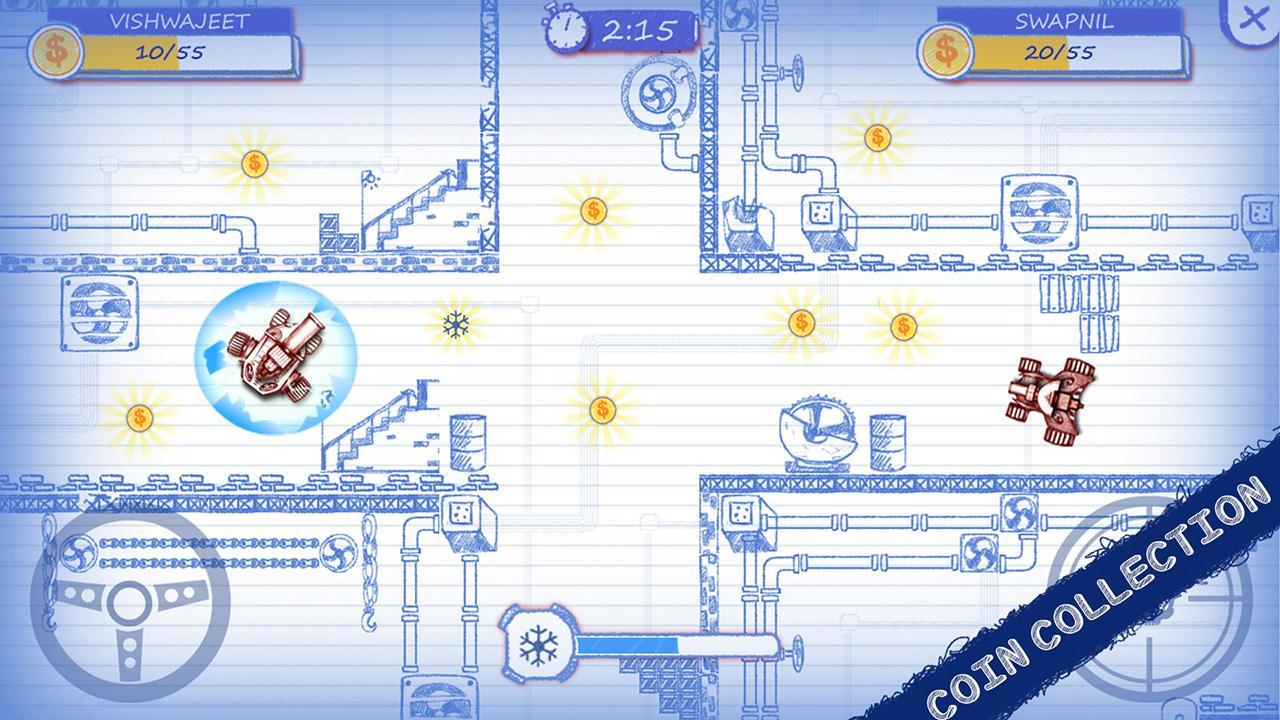Select the snowflake power-up pickup near VISHWAJEET's buggy
Screen dimensions: 1280x720
click(456, 325)
